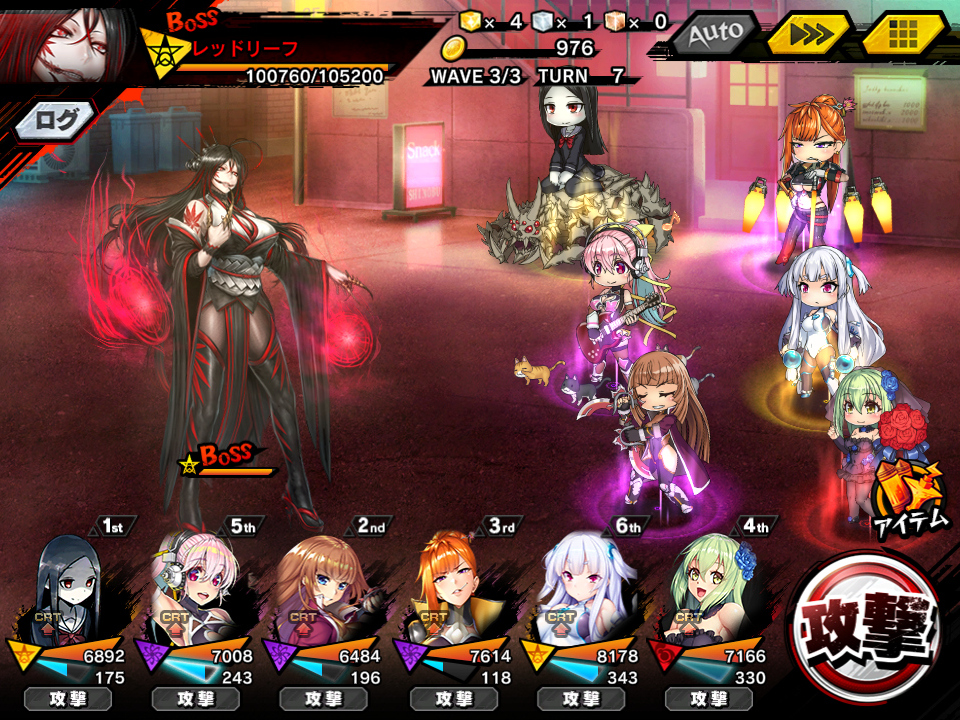Click 攻撃 label under the 7166 HP card

click(710, 699)
